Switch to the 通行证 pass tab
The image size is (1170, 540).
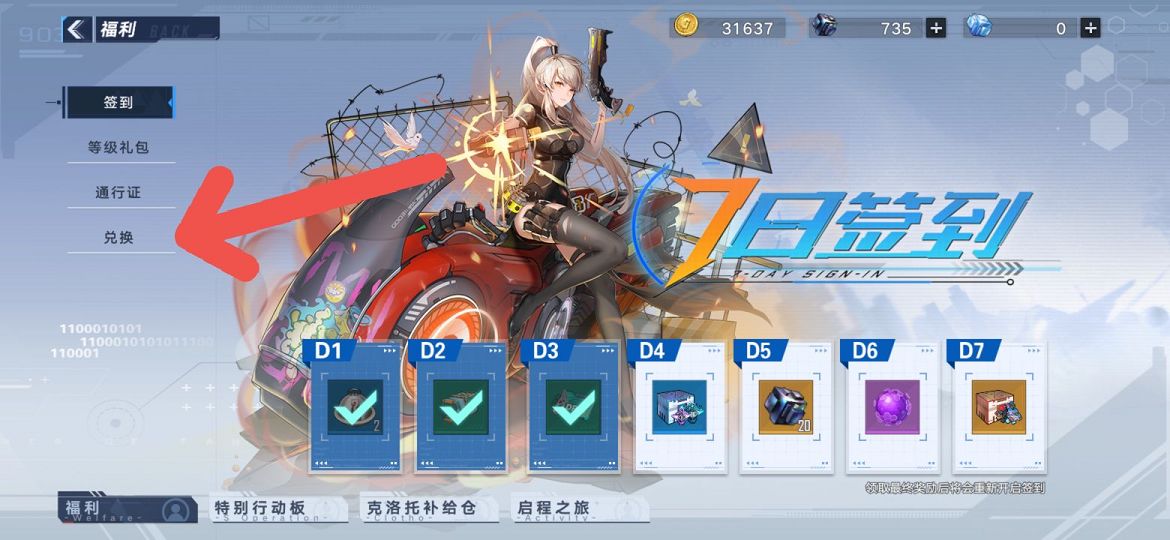118,192
